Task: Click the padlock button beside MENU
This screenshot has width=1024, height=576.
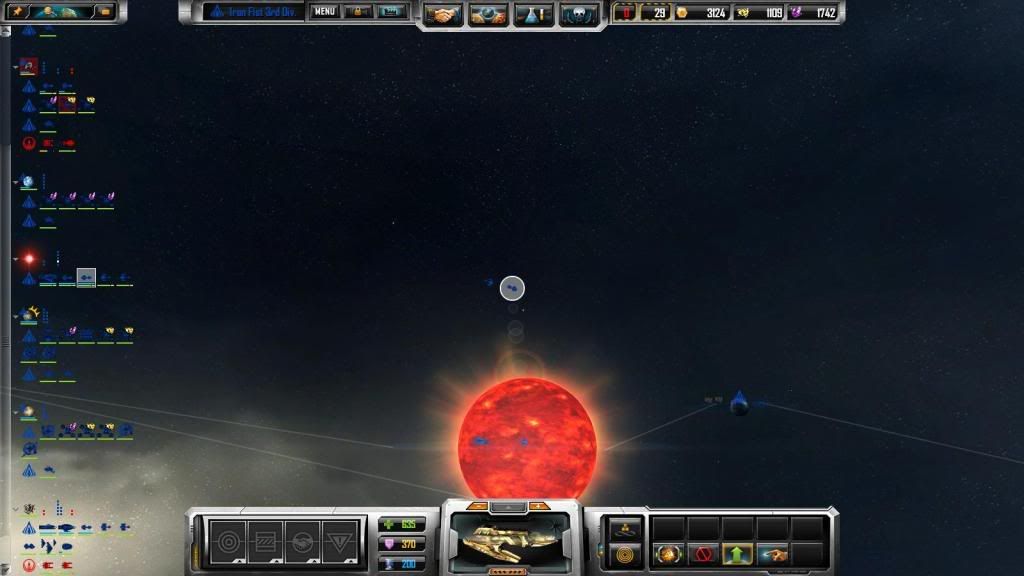Action: (359, 12)
